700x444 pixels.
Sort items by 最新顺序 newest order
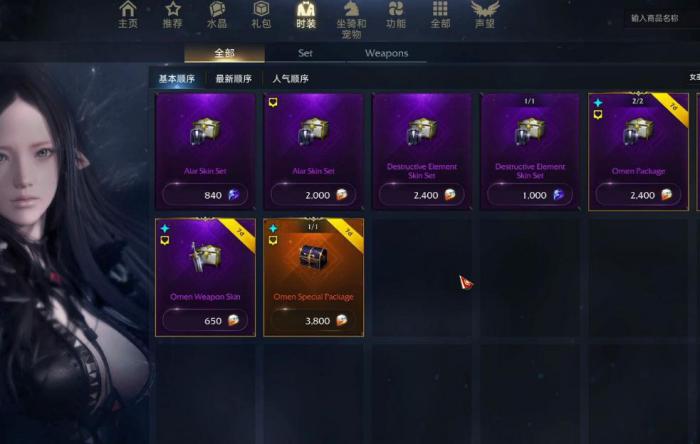click(234, 79)
